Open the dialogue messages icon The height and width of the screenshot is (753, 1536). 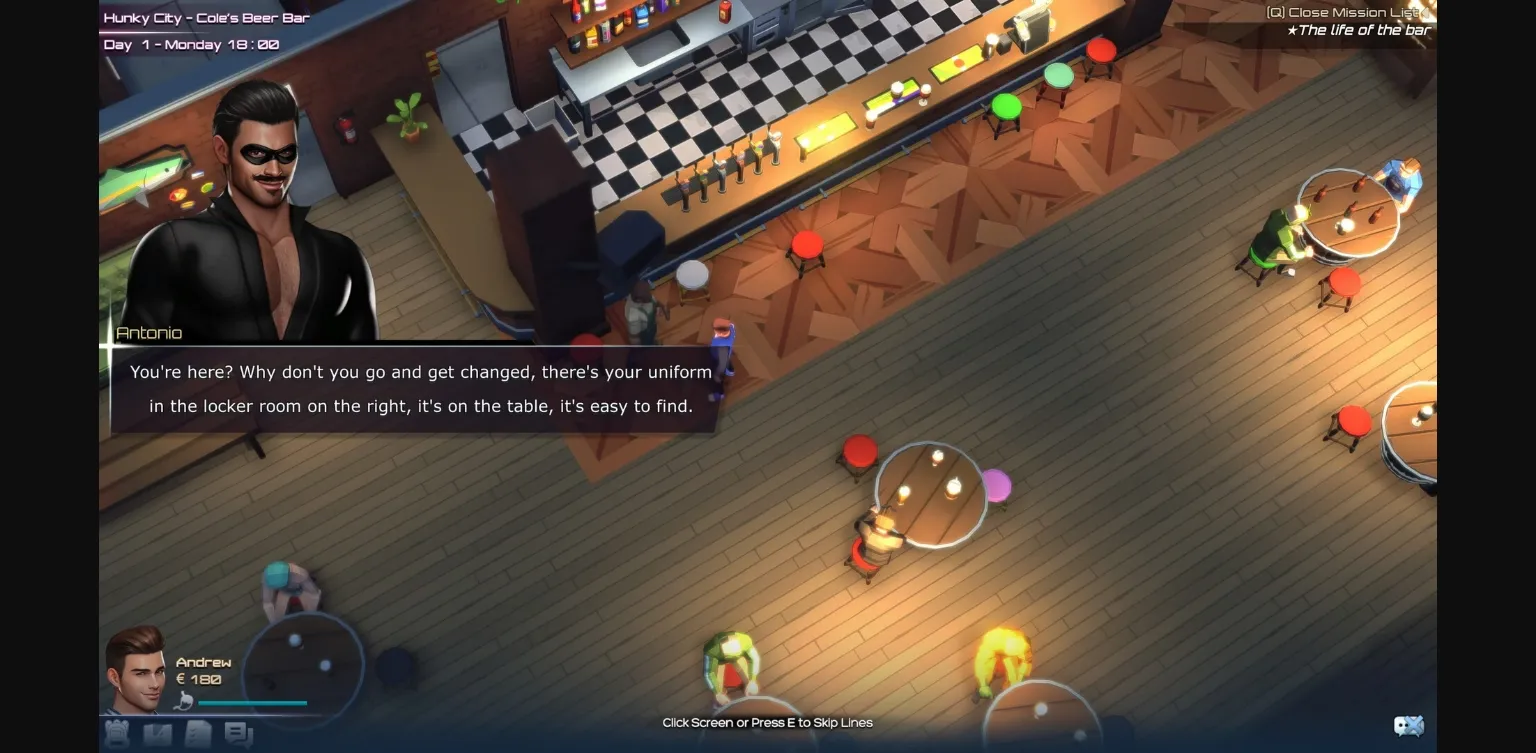point(238,733)
